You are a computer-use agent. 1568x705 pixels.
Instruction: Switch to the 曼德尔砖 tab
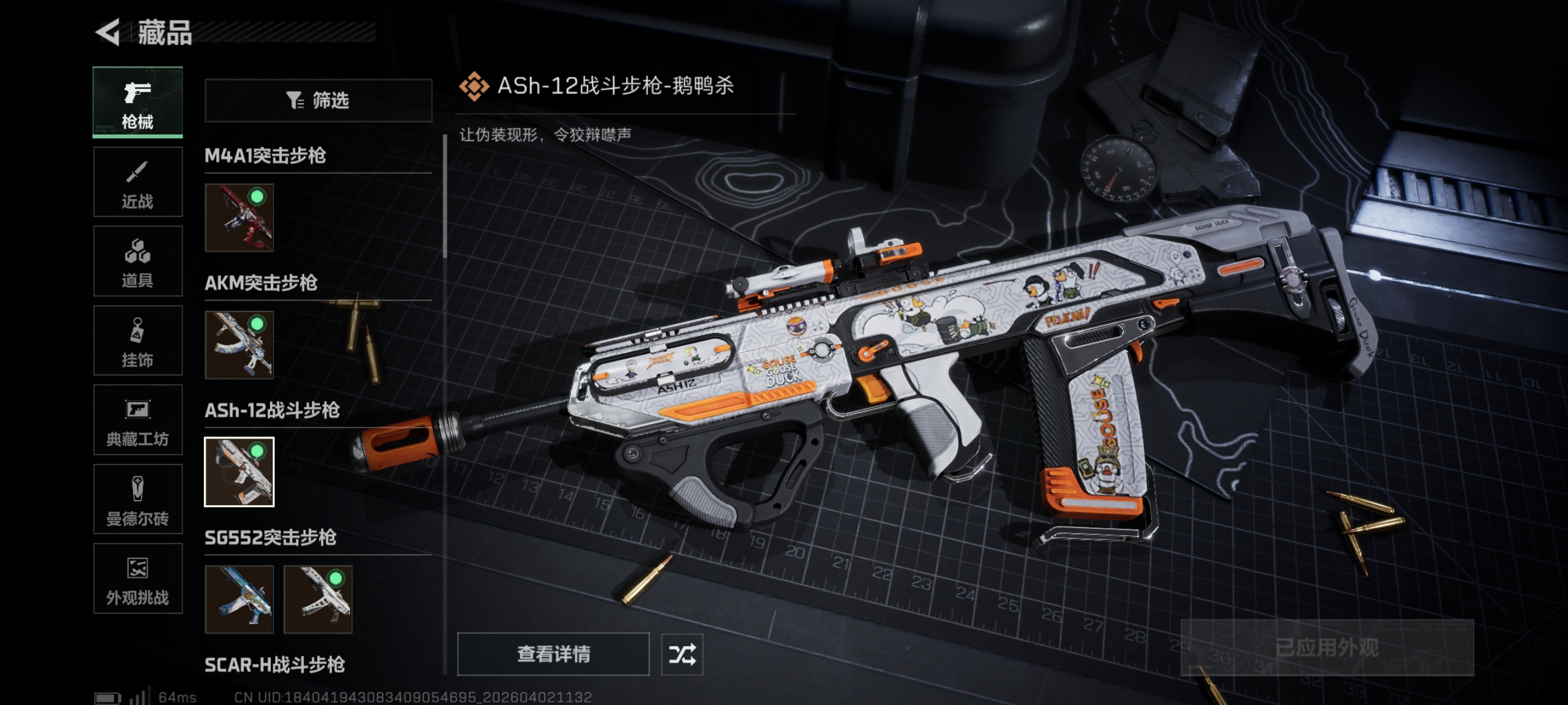pos(137,499)
